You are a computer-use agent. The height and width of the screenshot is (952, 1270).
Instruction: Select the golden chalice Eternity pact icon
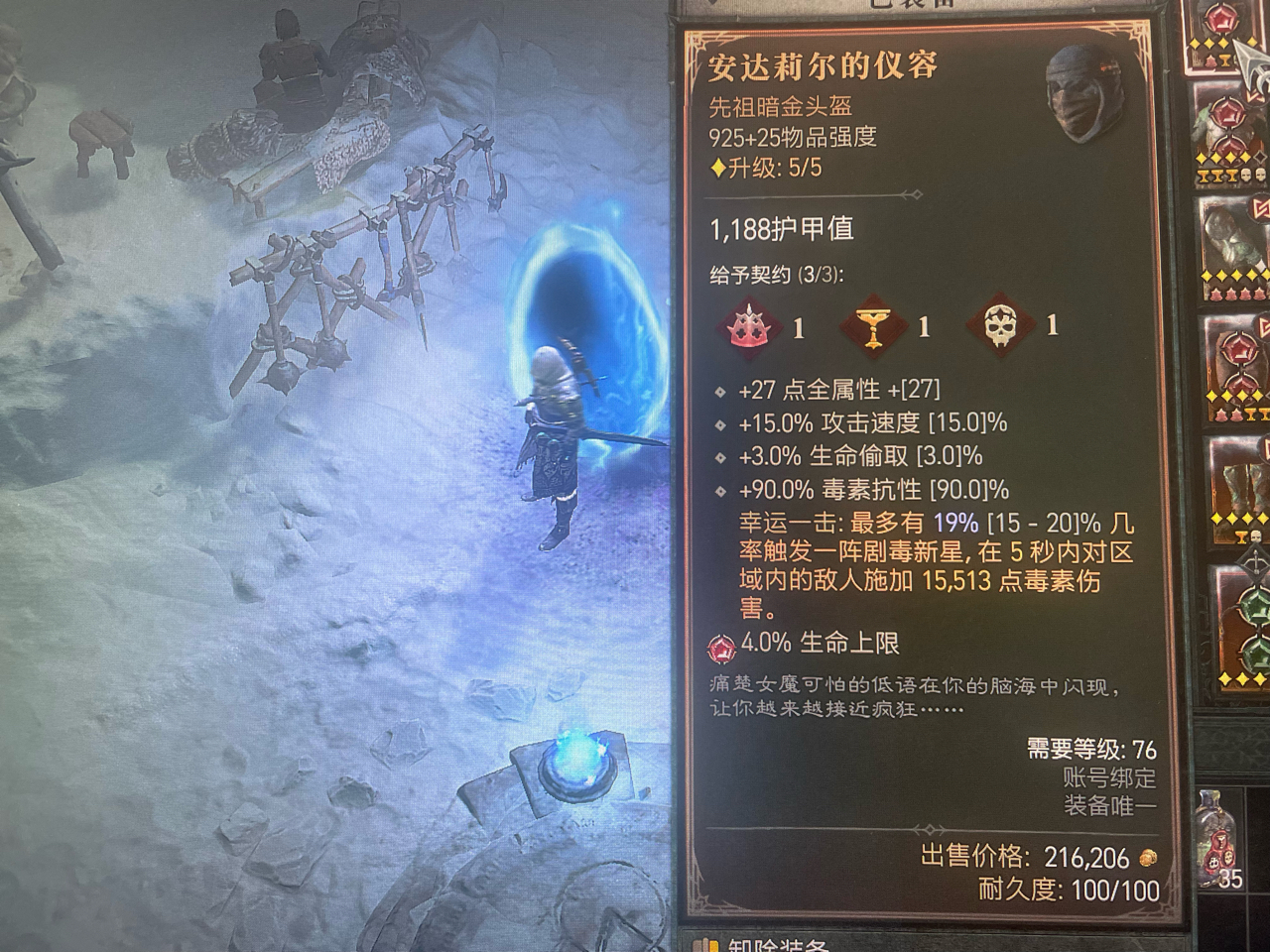click(874, 324)
